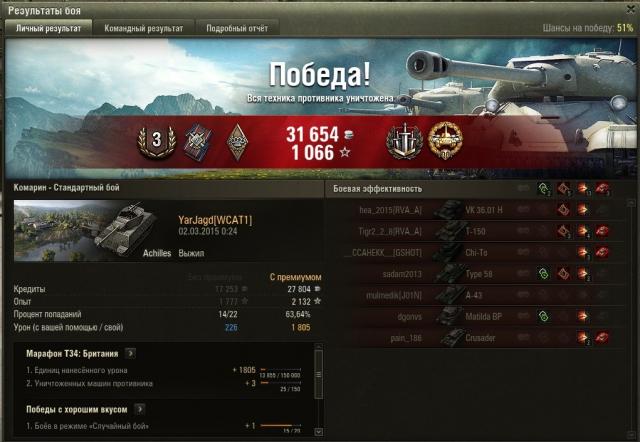
Task: Select the Личный результат tab
Action: pyautogui.click(x=50, y=29)
